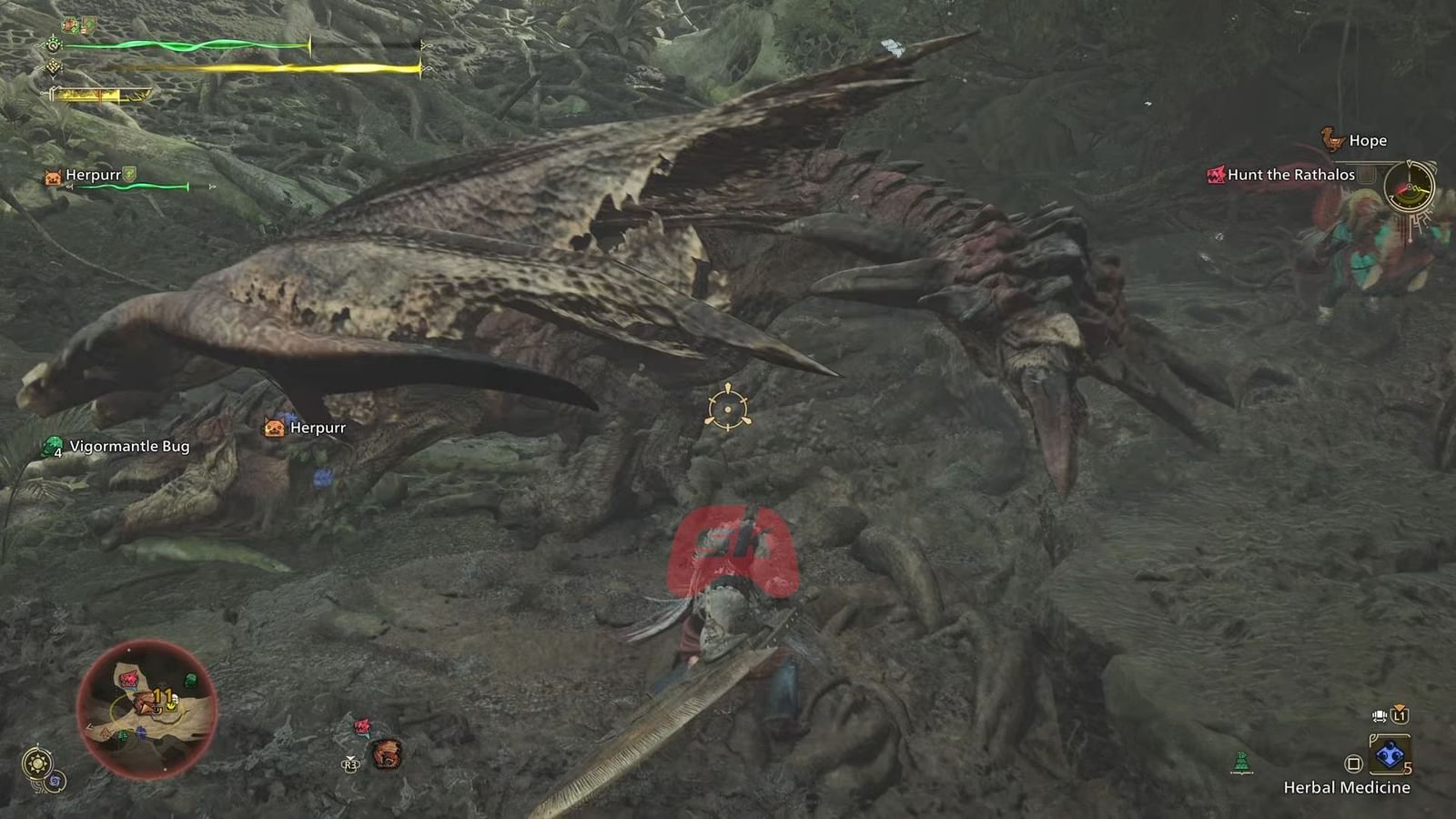This screenshot has width=1456, height=819.
Task: Click the compass sun dial below the minimap
Action: (37, 763)
